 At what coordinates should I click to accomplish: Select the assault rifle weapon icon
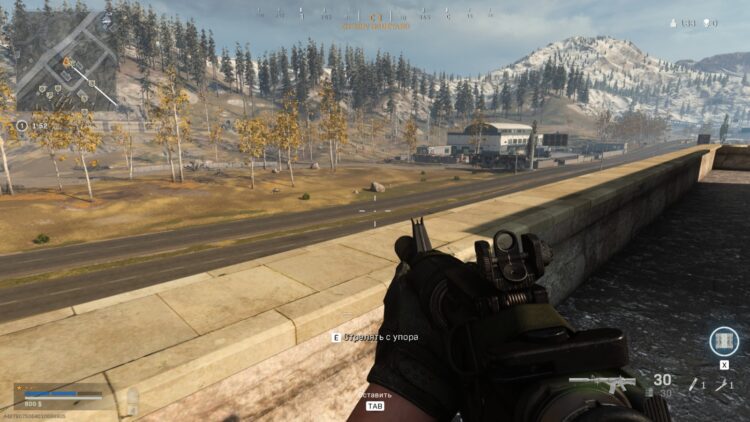[x=604, y=382]
